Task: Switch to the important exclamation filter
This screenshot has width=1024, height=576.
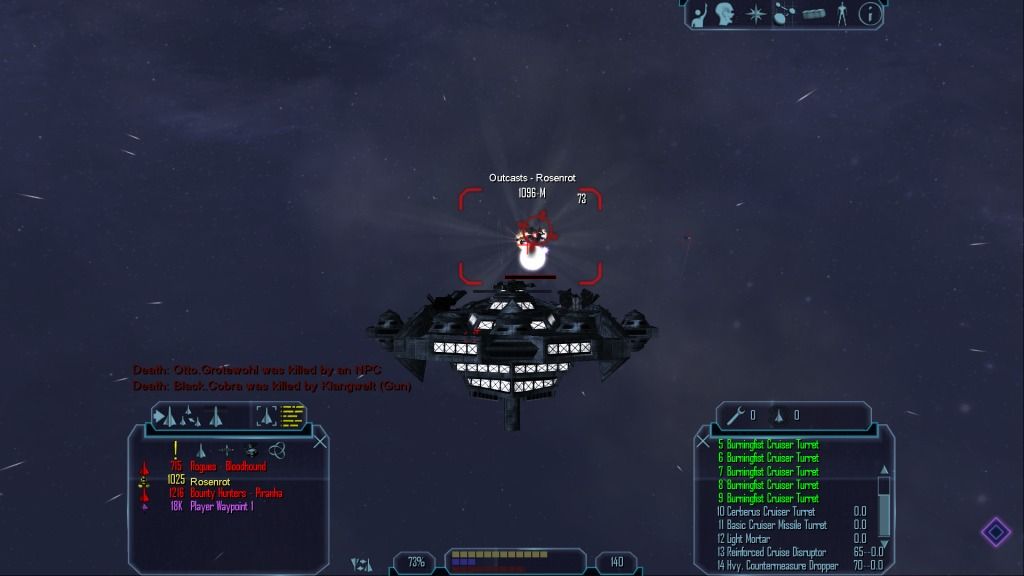Action: point(176,449)
